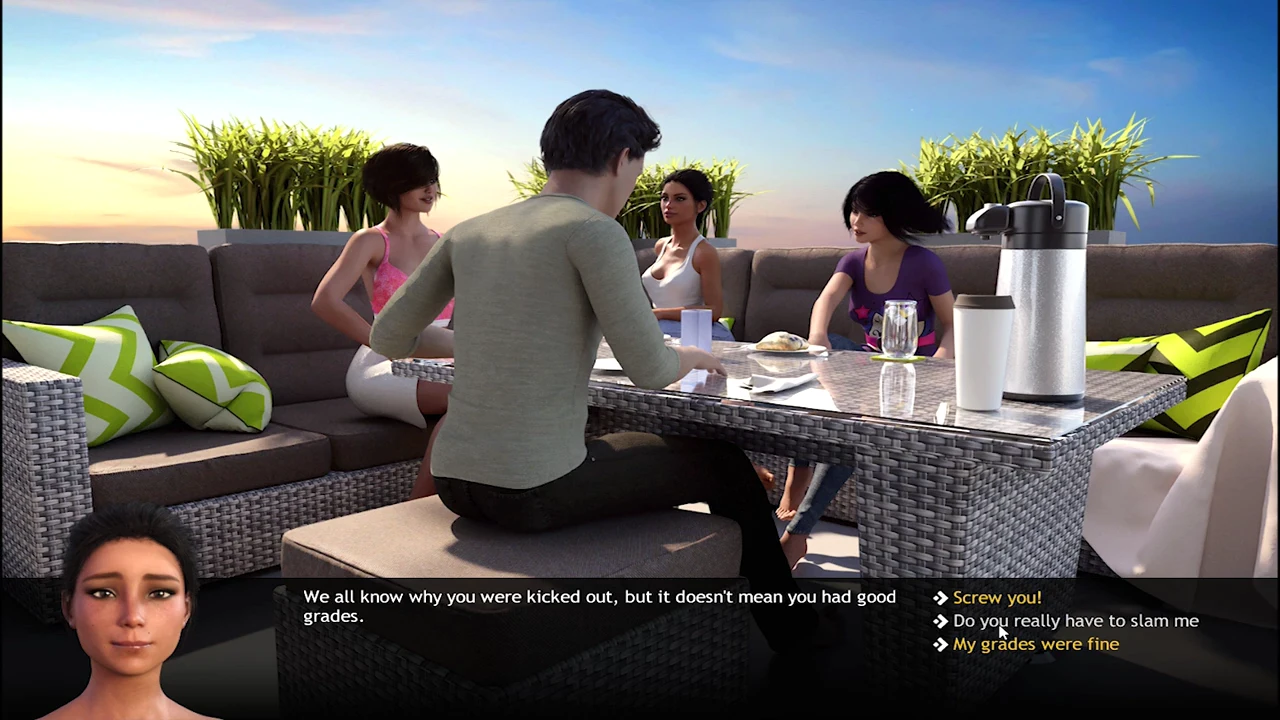Choose the "Screw you!" reply
The height and width of the screenshot is (720, 1280).
[x=996, y=597]
